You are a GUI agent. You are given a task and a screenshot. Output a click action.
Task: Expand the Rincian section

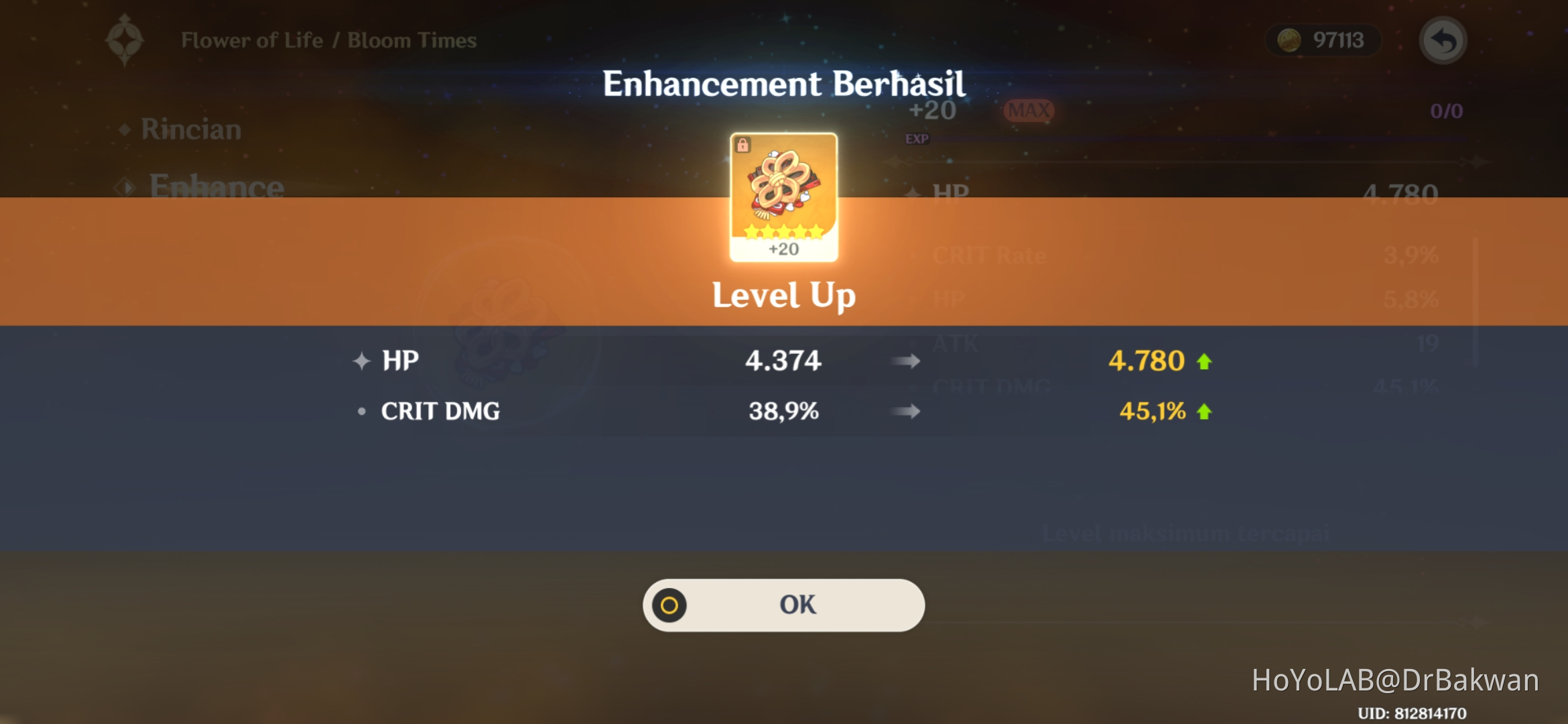(190, 129)
